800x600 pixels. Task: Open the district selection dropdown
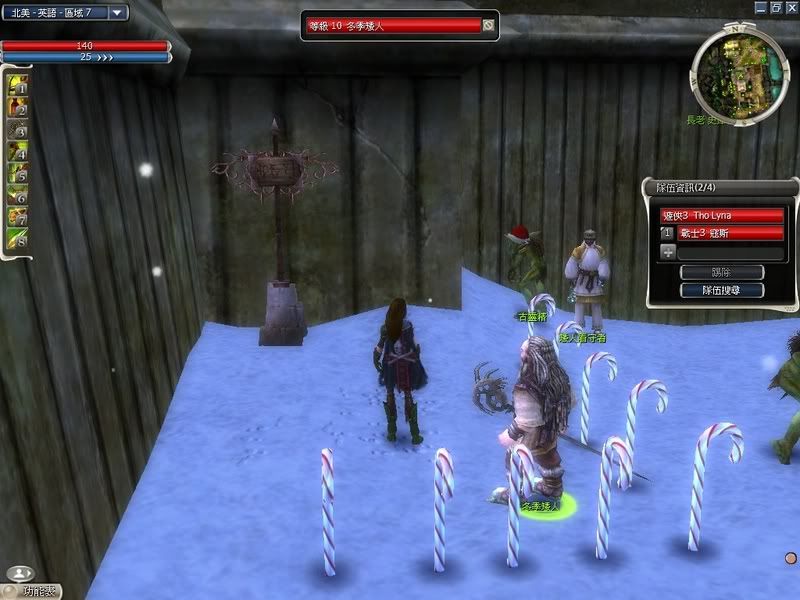click(117, 13)
